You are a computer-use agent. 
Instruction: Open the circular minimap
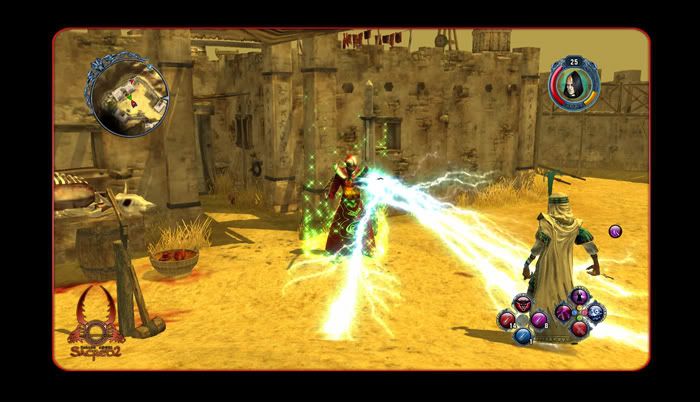tap(125, 94)
